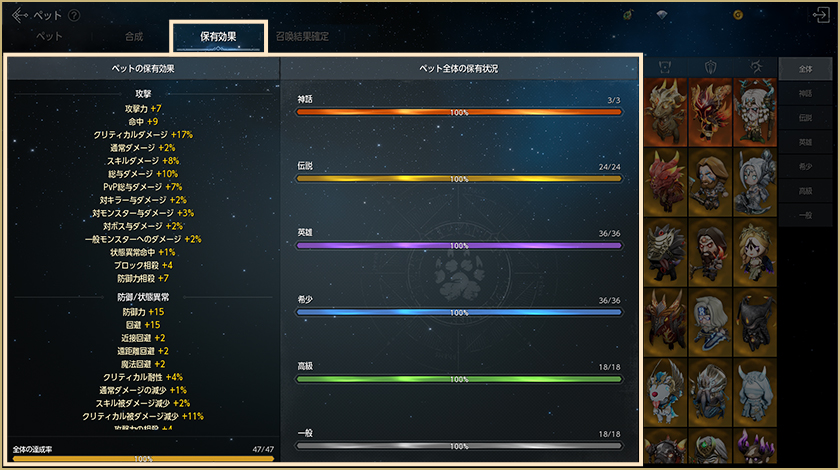The height and width of the screenshot is (470, 840).
Task: Filter pets by 全体
Action: tap(805, 68)
